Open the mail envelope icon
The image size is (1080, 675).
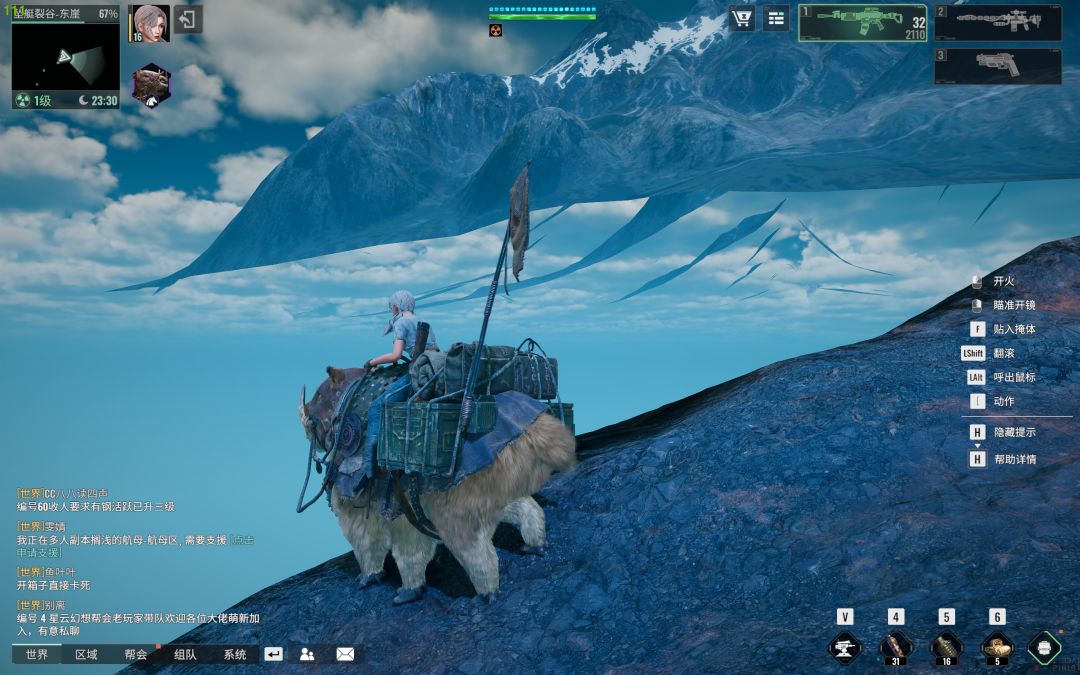[x=345, y=654]
